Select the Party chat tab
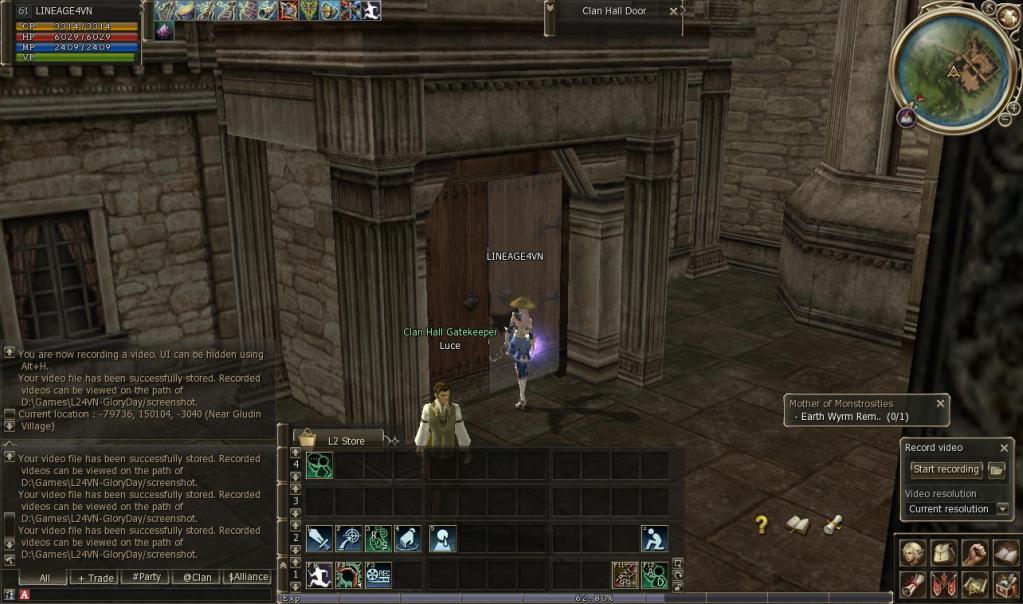 coord(147,577)
